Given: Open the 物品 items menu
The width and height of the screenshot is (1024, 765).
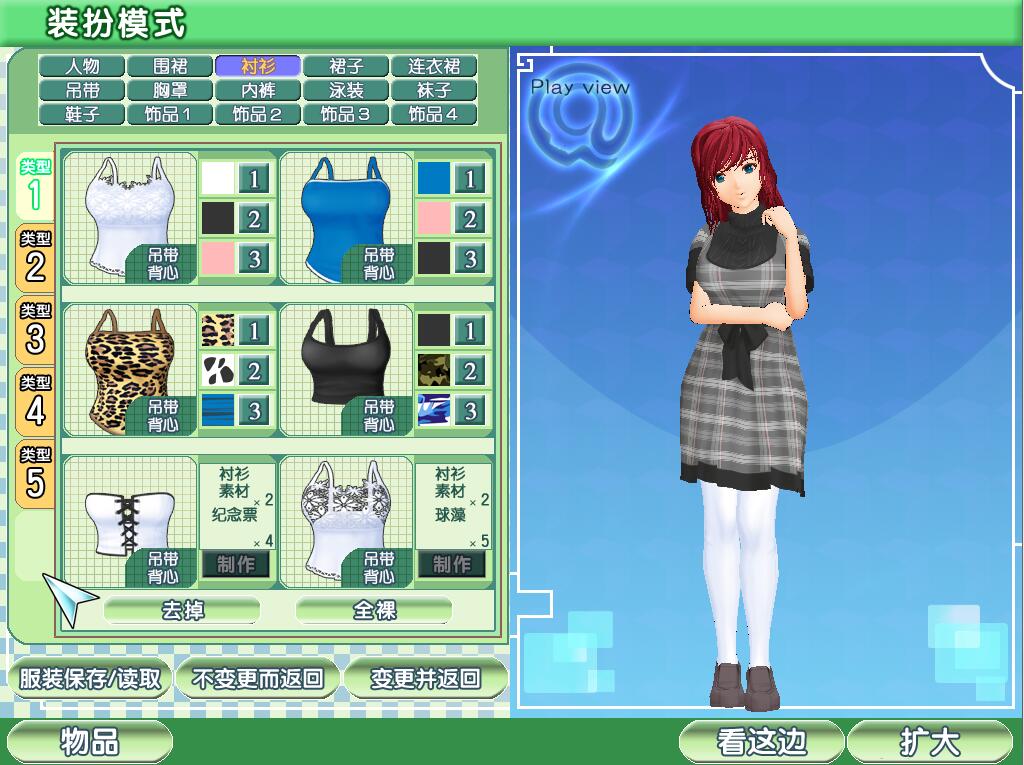Looking at the screenshot, I should [x=90, y=741].
